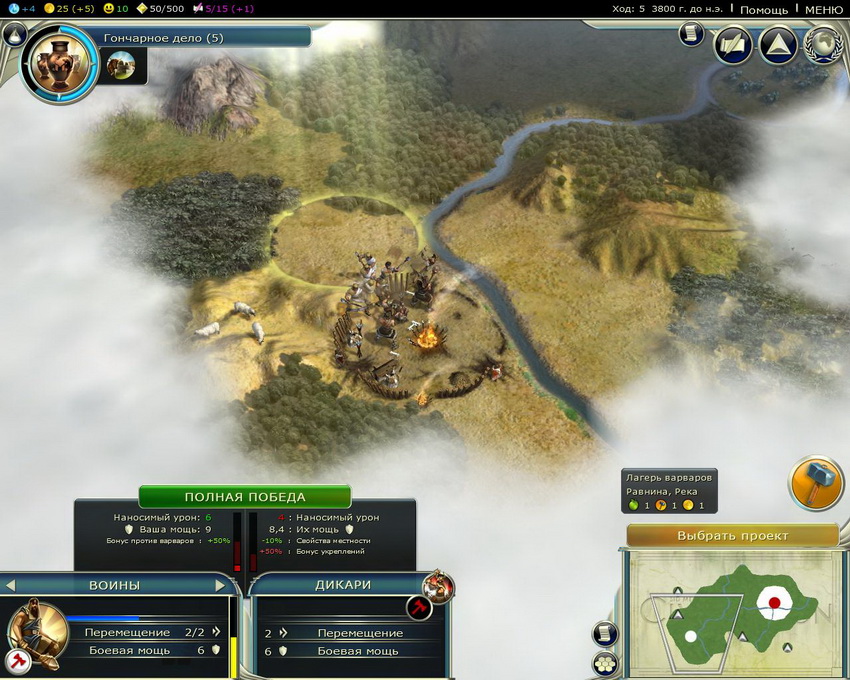Toggle the hex grid minimap option
This screenshot has width=850, height=680.
pos(605,663)
